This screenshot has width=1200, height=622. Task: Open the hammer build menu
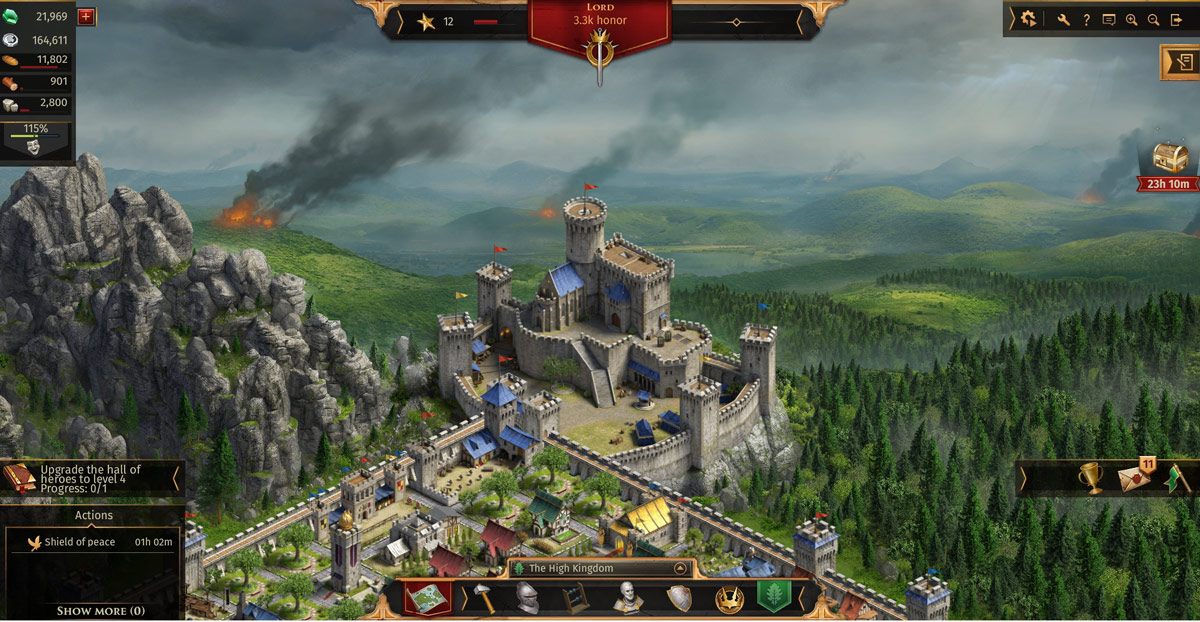coord(483,598)
